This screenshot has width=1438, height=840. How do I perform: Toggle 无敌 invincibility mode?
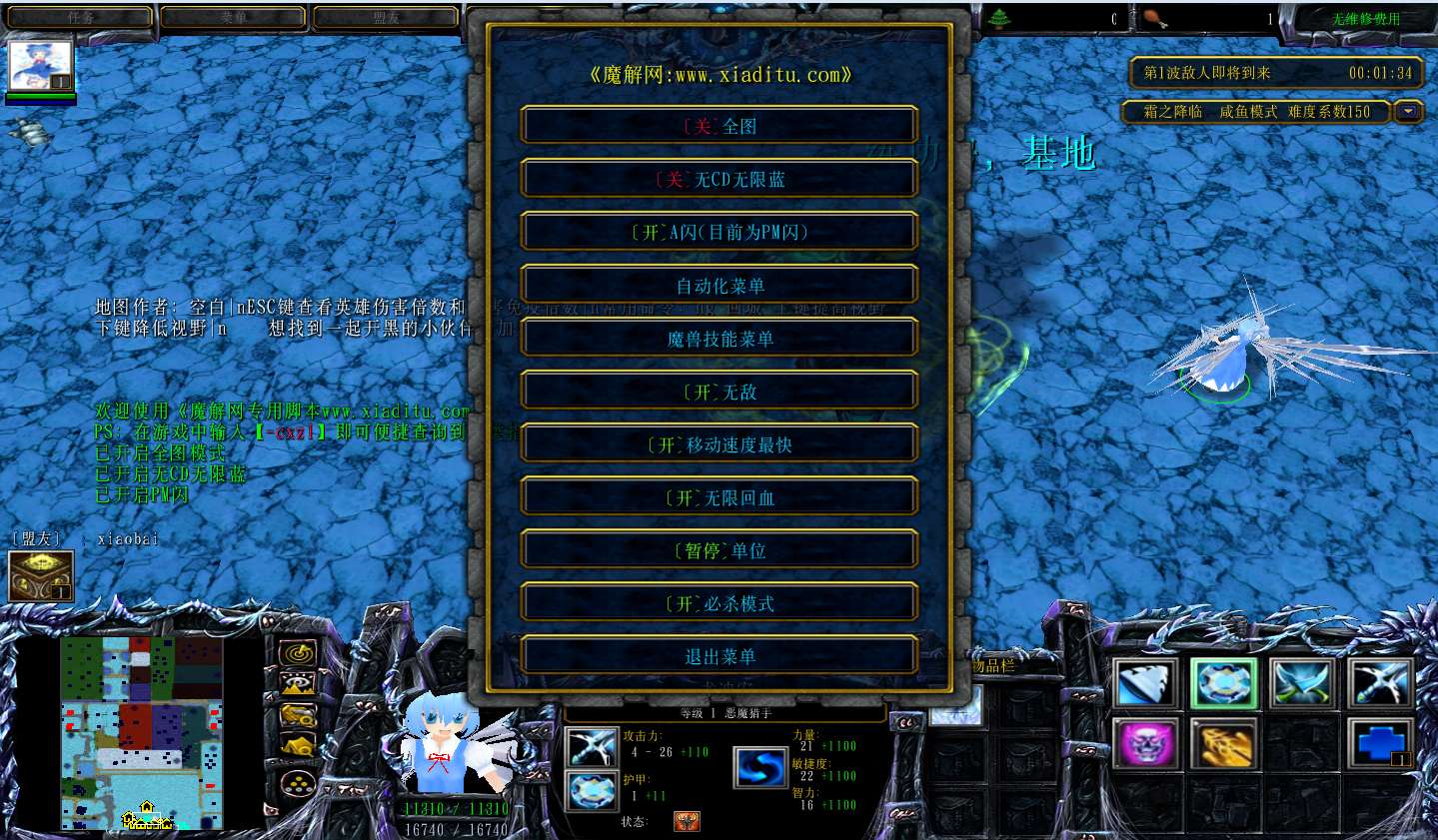click(x=719, y=391)
